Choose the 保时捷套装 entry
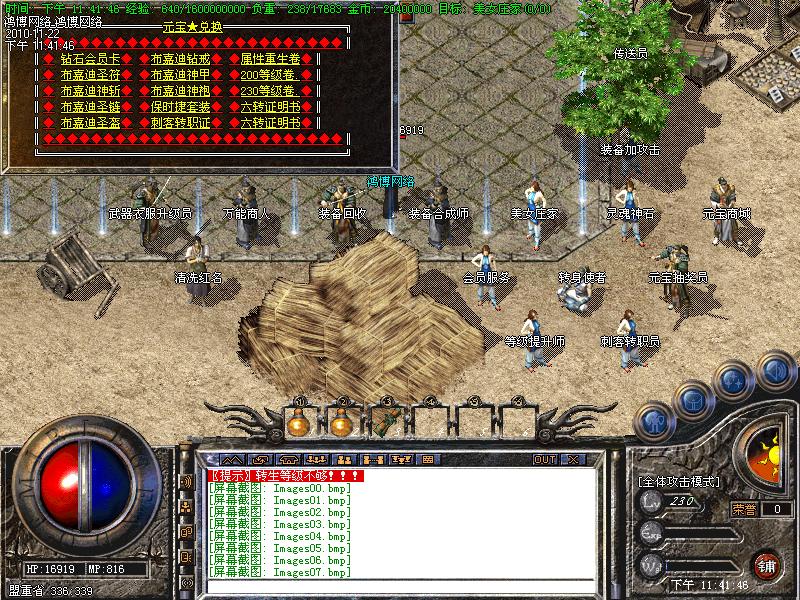 180,107
